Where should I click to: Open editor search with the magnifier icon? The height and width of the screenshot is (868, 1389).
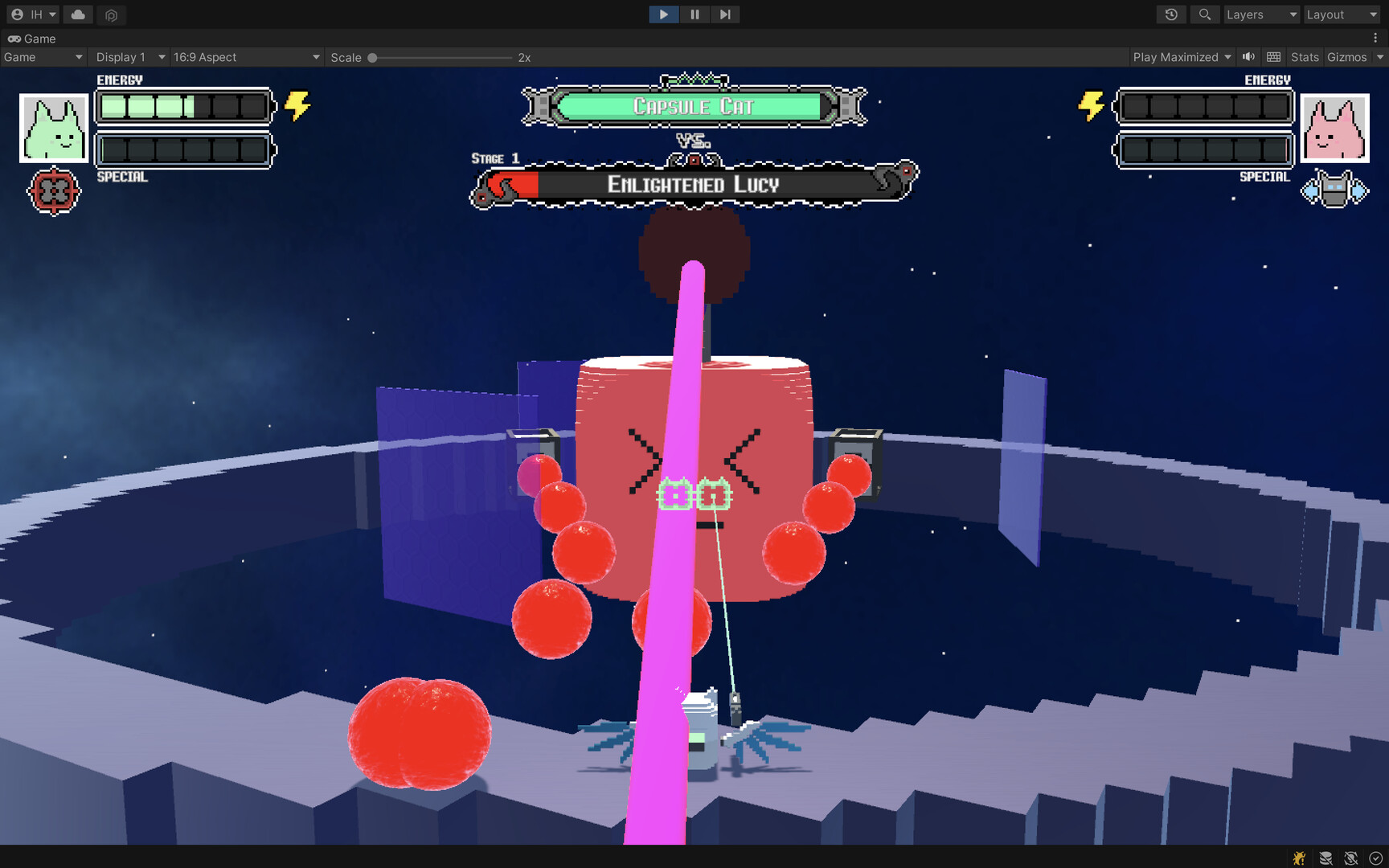(x=1204, y=14)
